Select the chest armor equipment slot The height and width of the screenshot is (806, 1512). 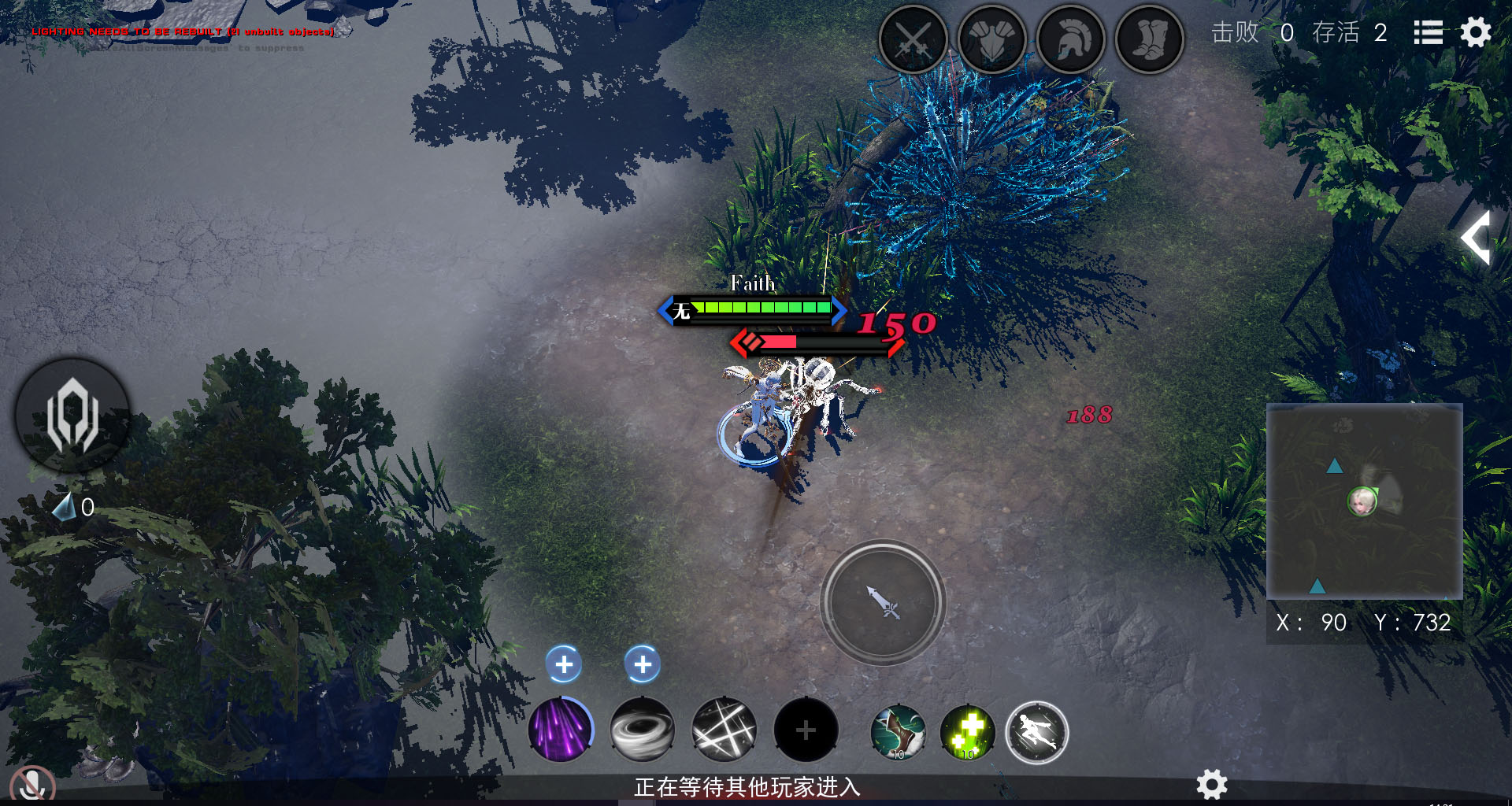992,39
